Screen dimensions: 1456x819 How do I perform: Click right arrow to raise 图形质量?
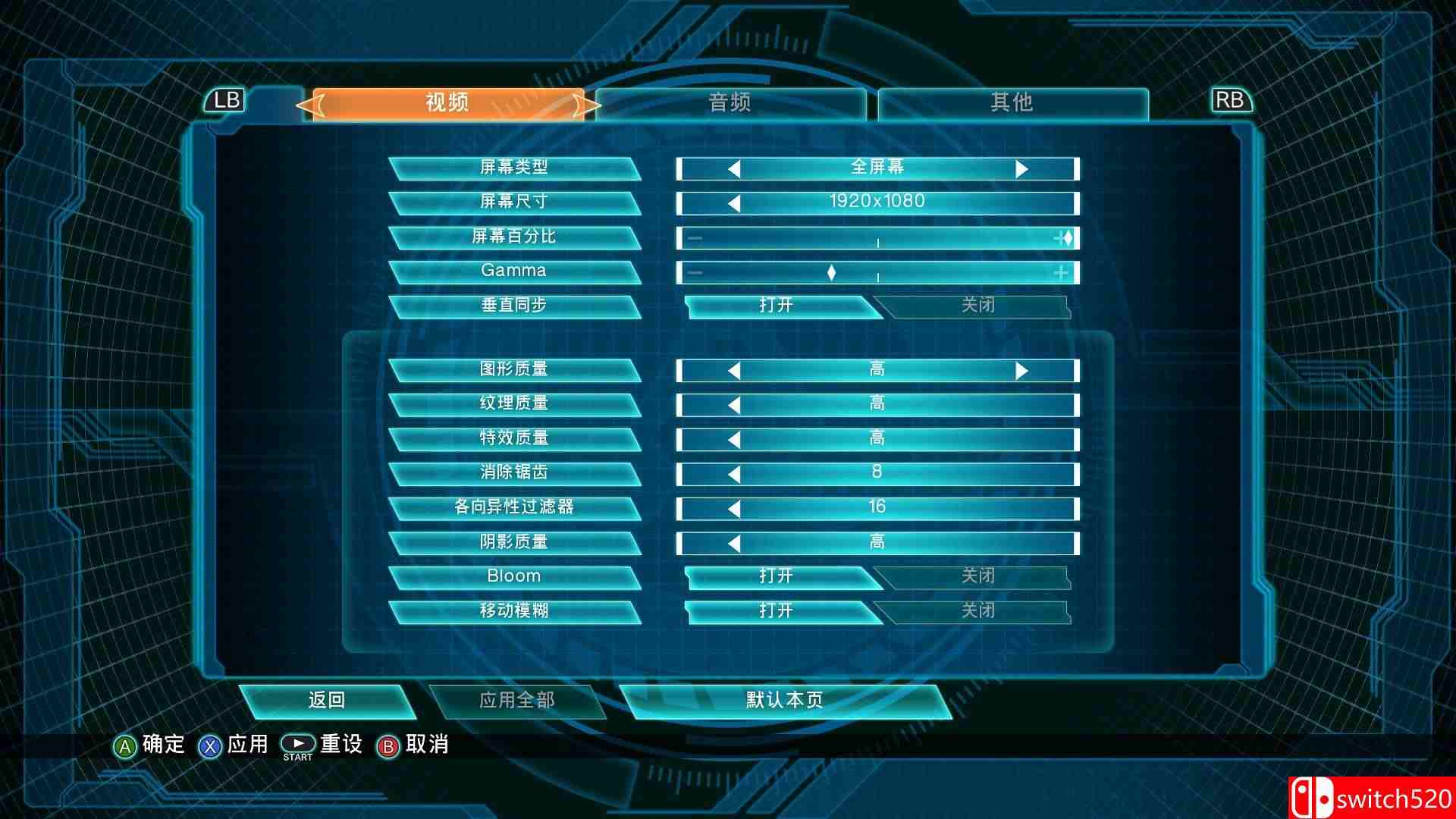pyautogui.click(x=1024, y=369)
